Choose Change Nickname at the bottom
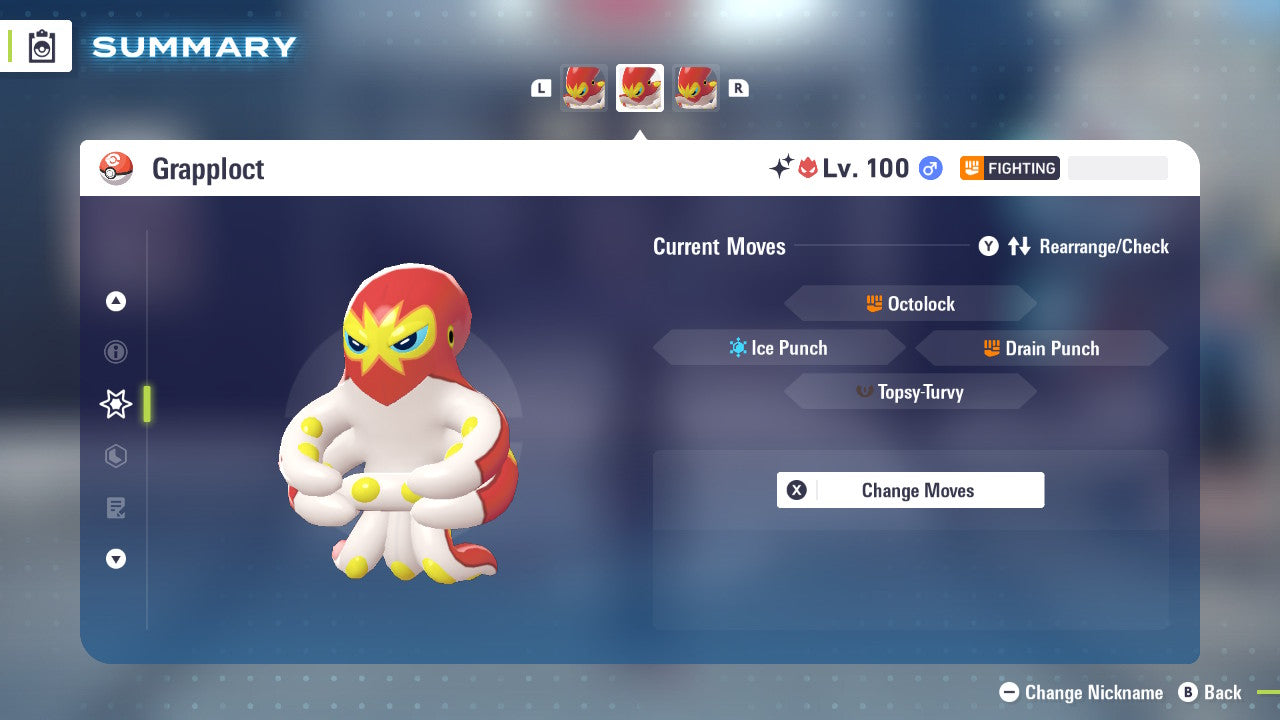1280x720 pixels. (x=1082, y=692)
